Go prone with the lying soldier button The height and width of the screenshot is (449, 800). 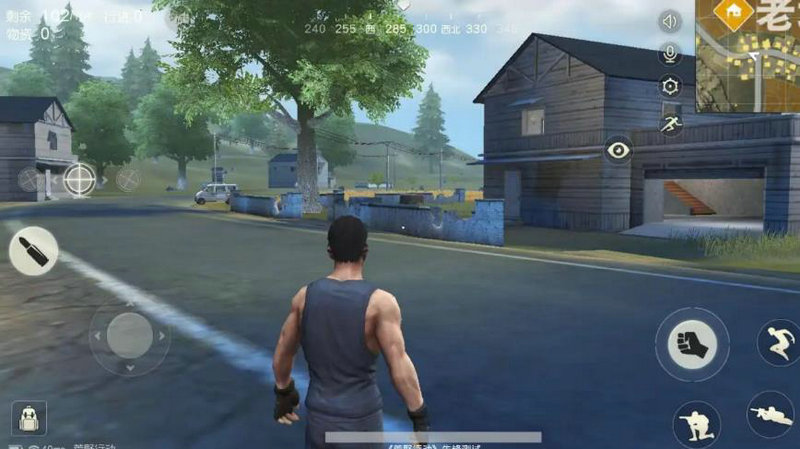[770, 414]
